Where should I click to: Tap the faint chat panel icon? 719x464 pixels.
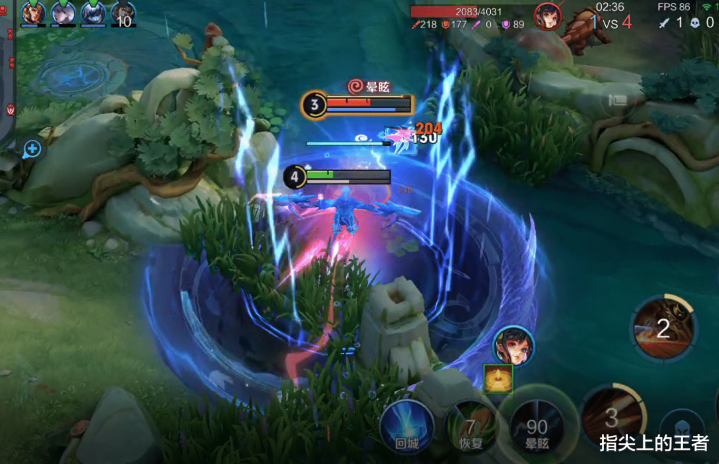(618, 99)
